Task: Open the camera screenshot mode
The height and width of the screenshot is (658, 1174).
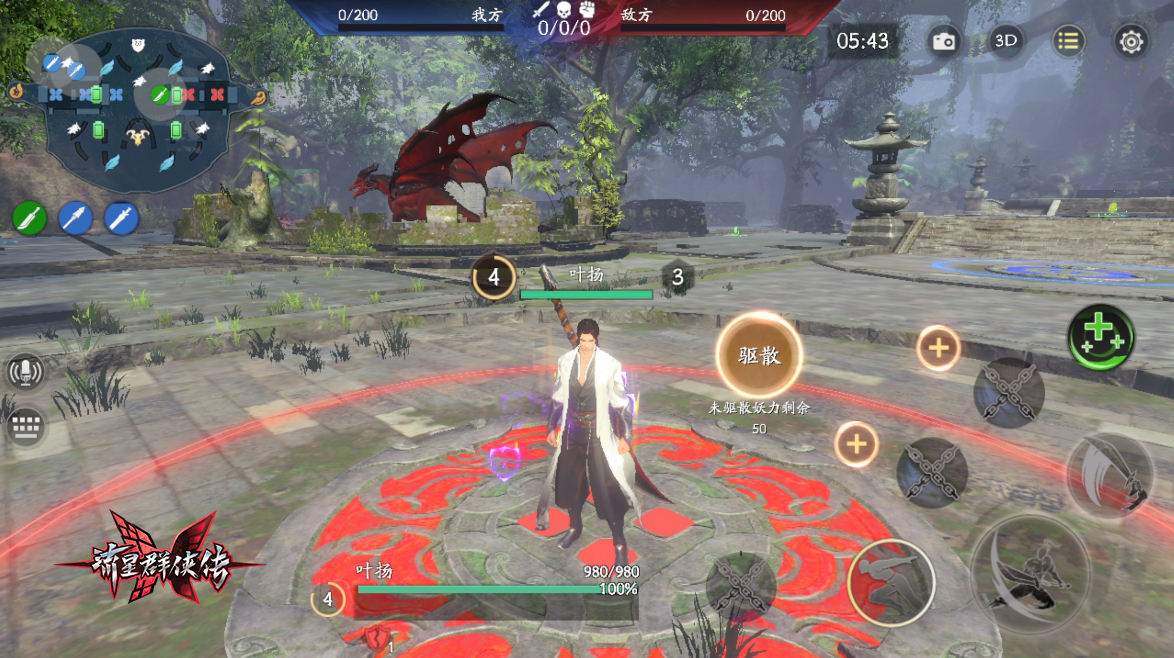Action: pos(943,41)
